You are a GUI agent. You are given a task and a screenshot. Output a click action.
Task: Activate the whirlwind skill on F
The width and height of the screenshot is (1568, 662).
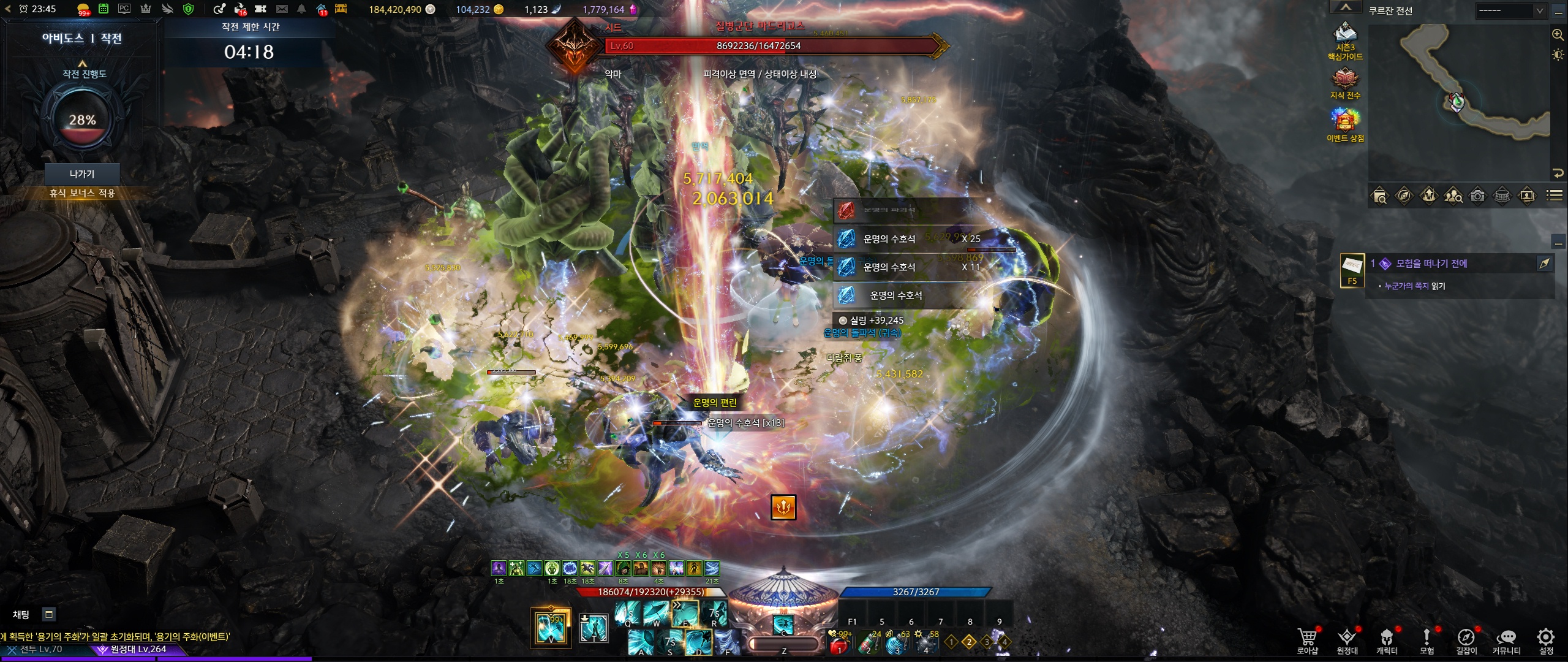coord(728,642)
